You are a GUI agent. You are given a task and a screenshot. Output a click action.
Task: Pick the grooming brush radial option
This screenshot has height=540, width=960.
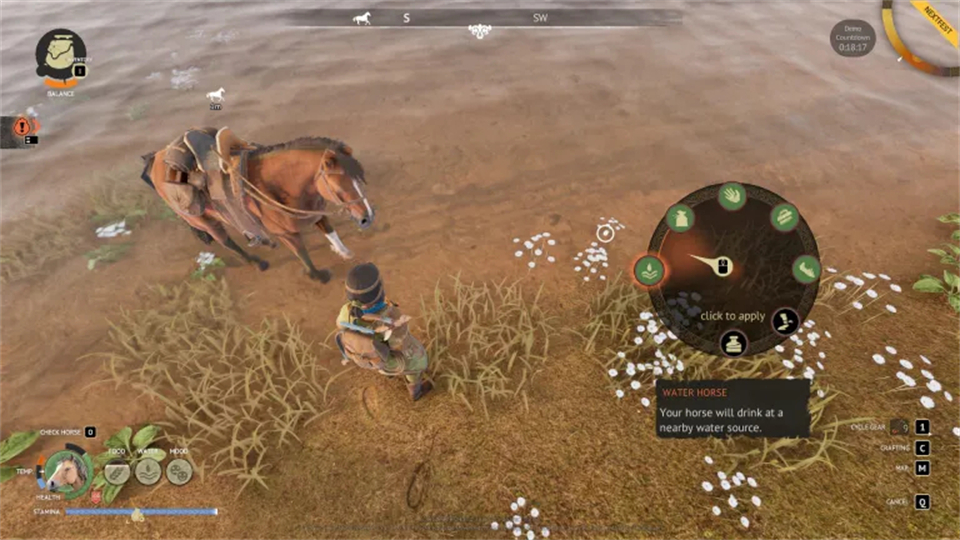(783, 218)
